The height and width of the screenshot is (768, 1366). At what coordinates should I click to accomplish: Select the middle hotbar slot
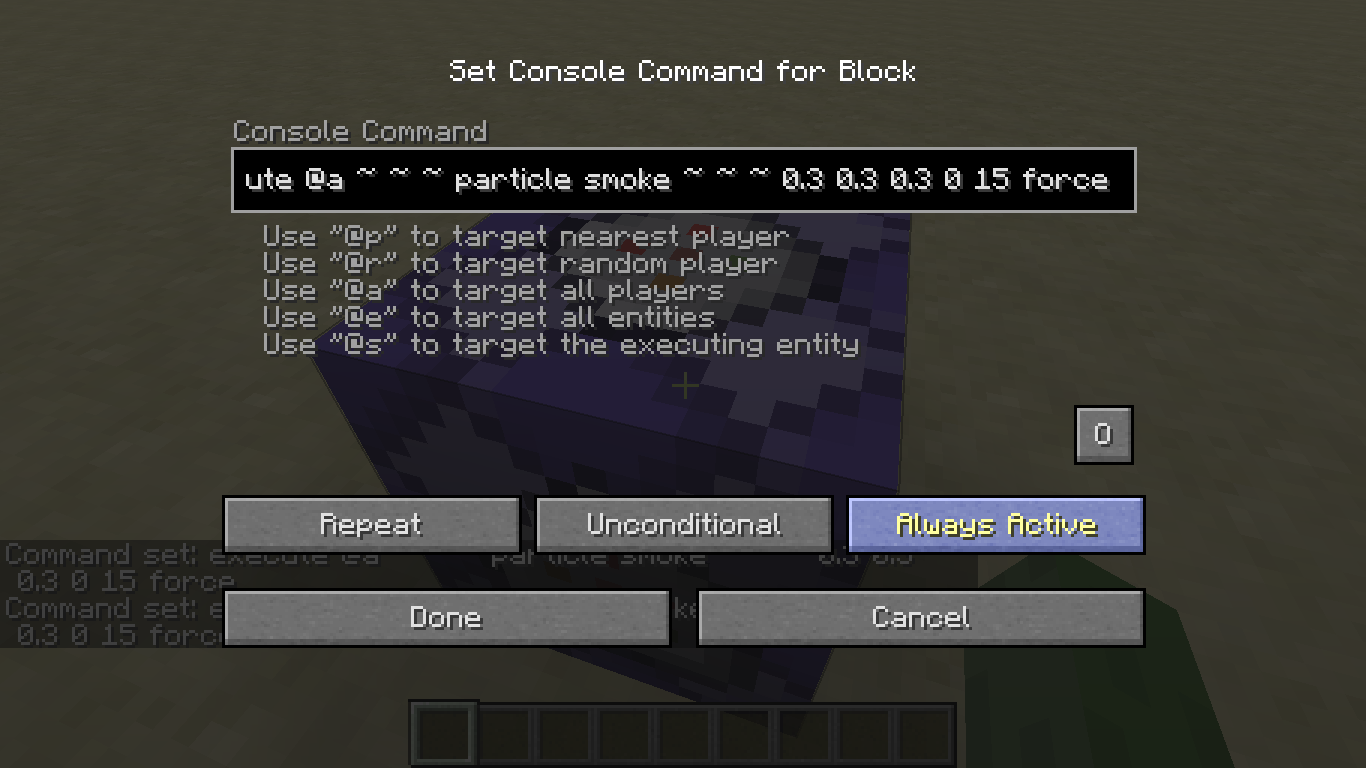point(683,733)
